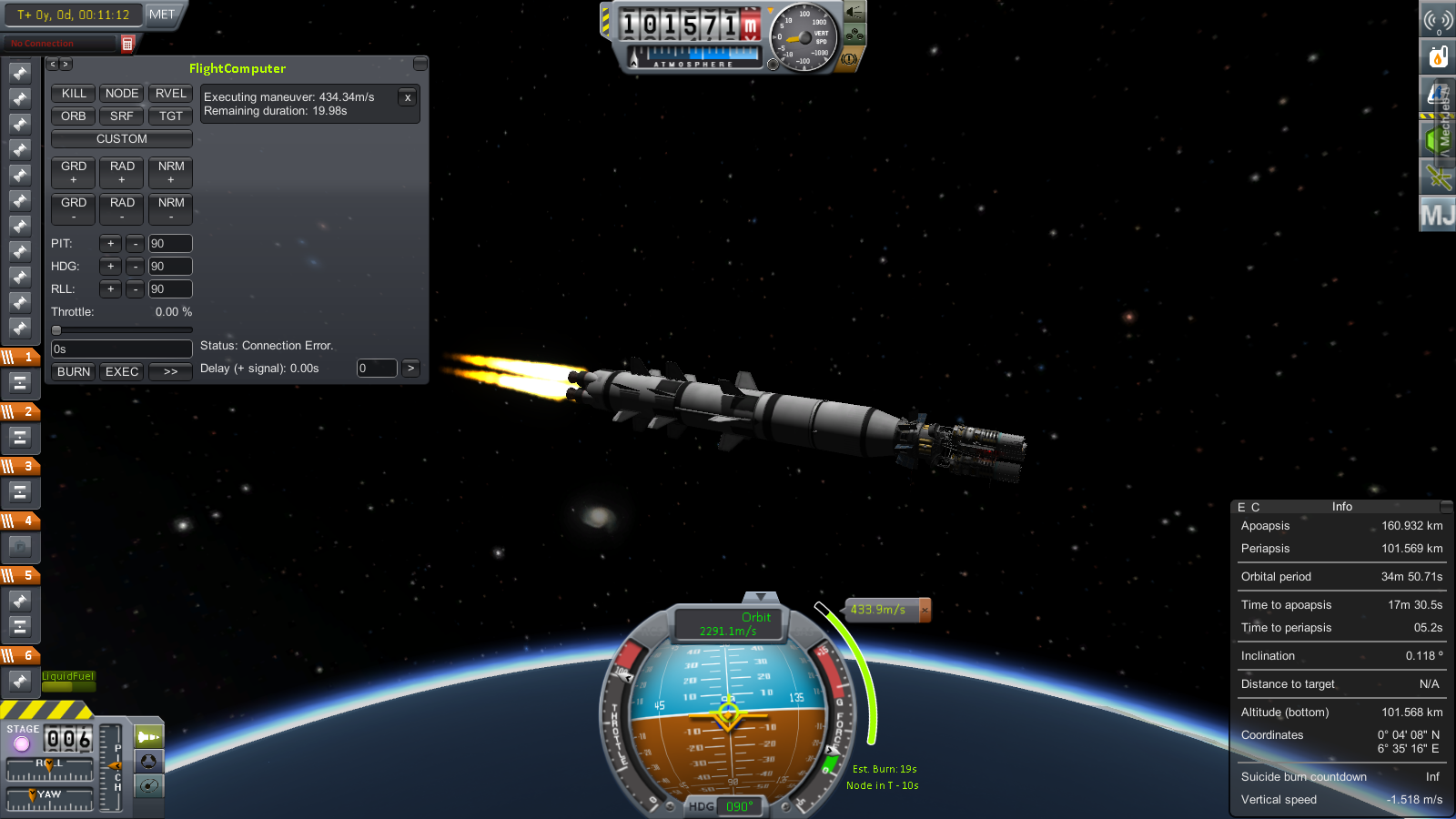
Task: Open the CUSTOM attitude option
Action: pyautogui.click(x=122, y=139)
